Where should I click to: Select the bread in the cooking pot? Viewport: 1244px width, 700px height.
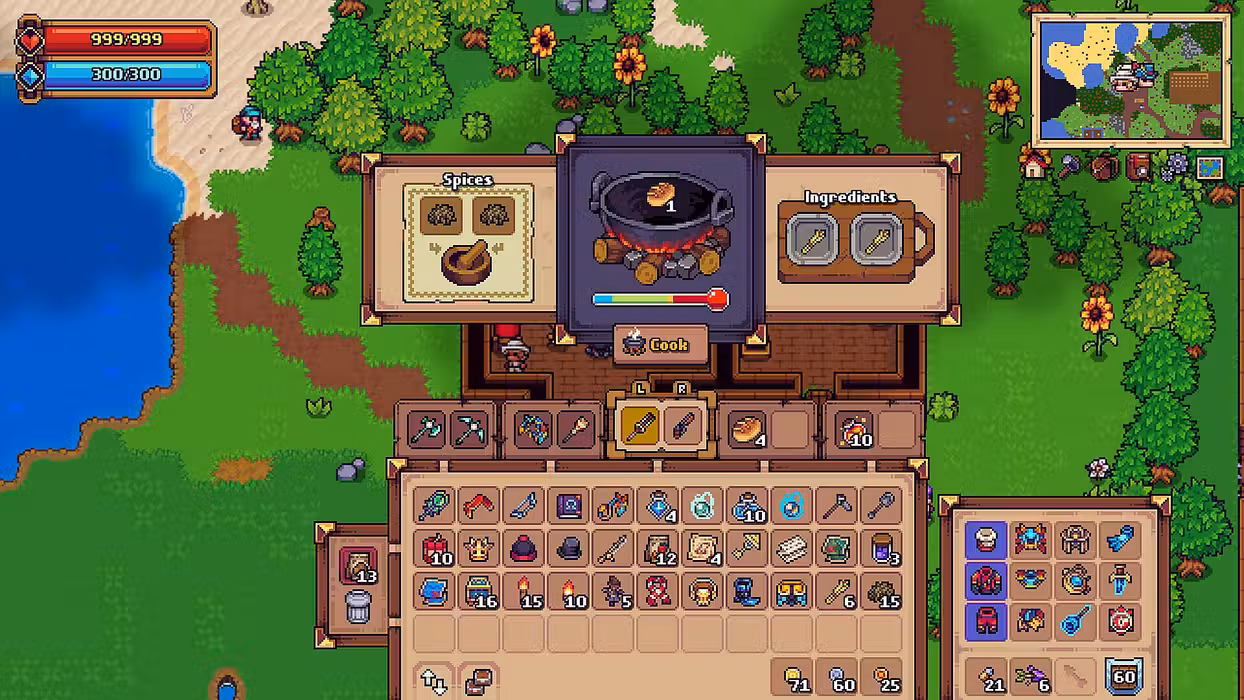(660, 194)
